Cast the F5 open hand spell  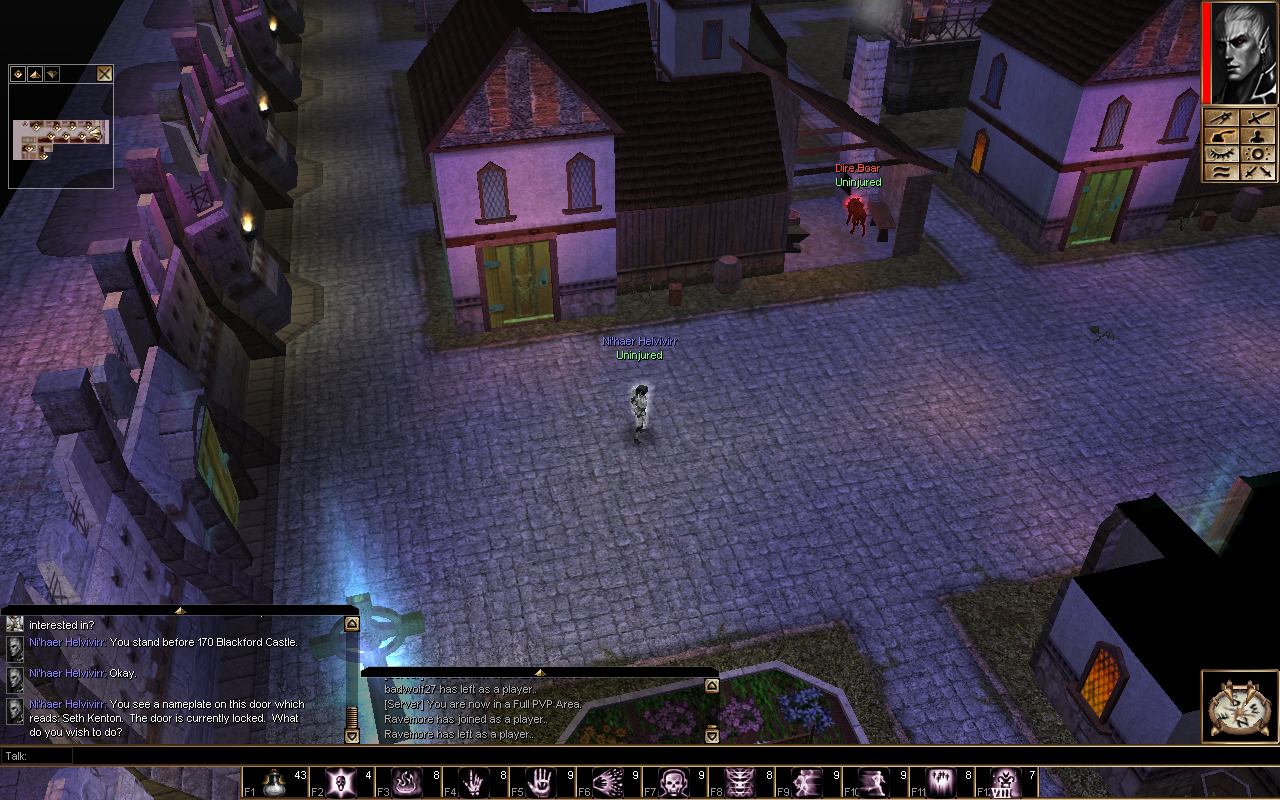[538, 782]
